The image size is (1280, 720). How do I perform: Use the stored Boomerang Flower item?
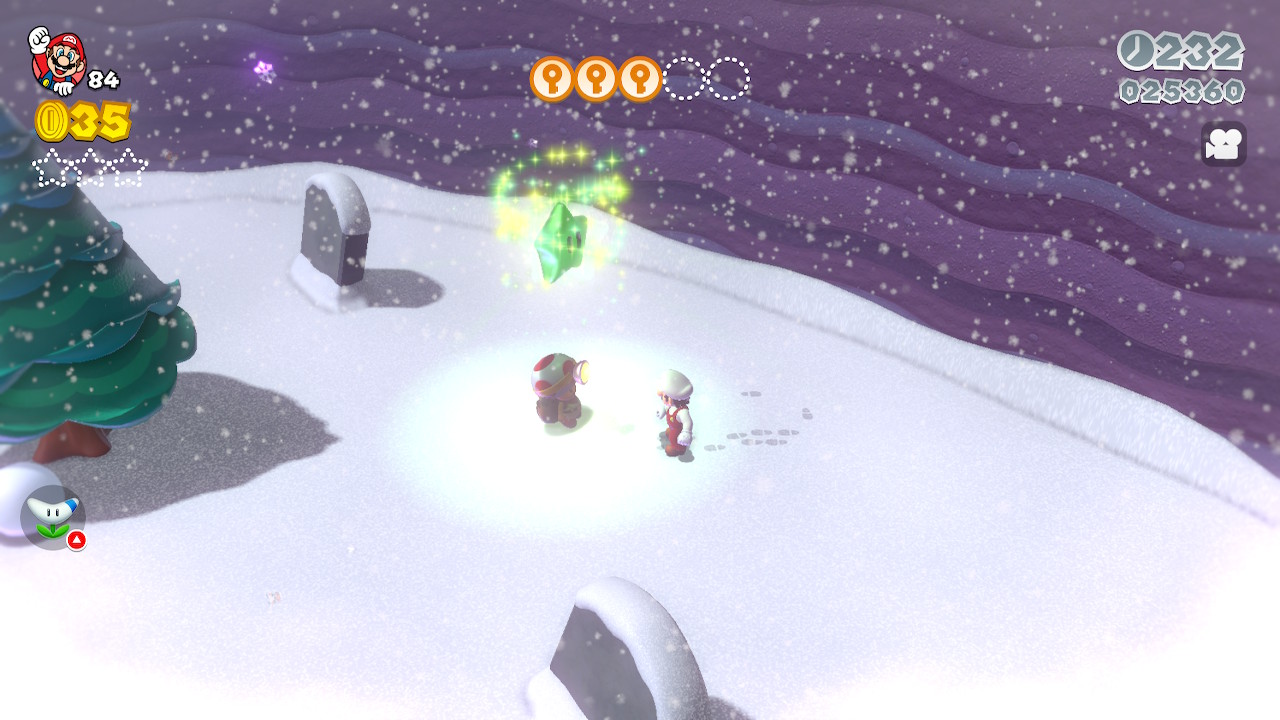[52, 517]
